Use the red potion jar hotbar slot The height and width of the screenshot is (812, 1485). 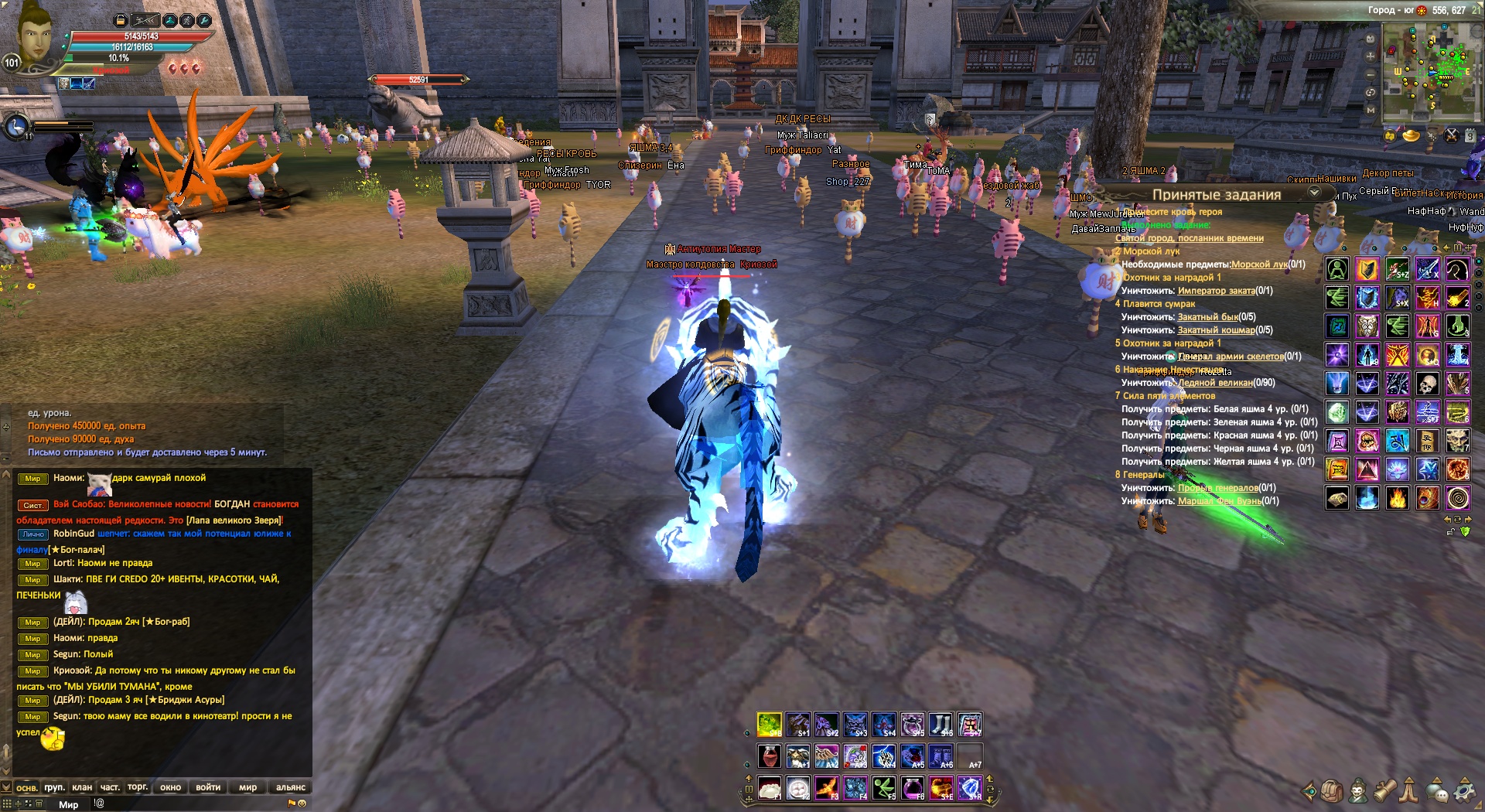769,756
